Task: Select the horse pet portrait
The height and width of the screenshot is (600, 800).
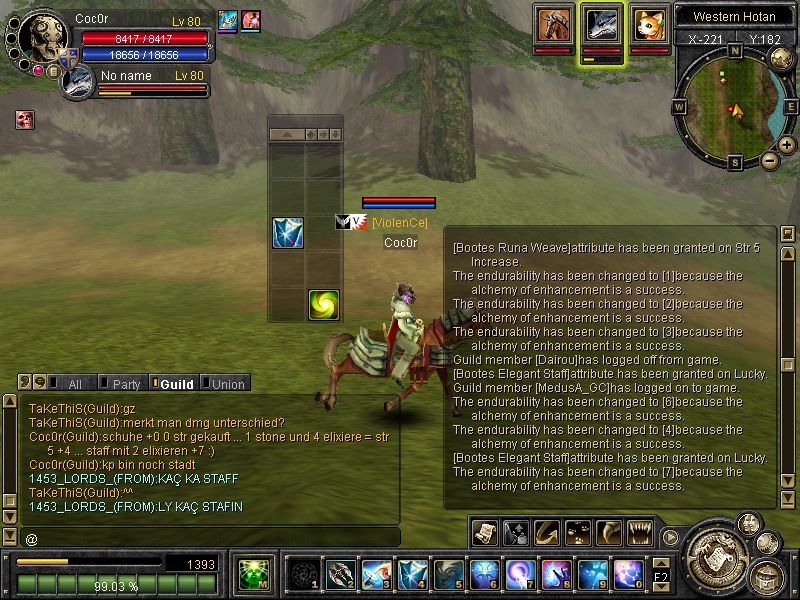Action: 553,24
